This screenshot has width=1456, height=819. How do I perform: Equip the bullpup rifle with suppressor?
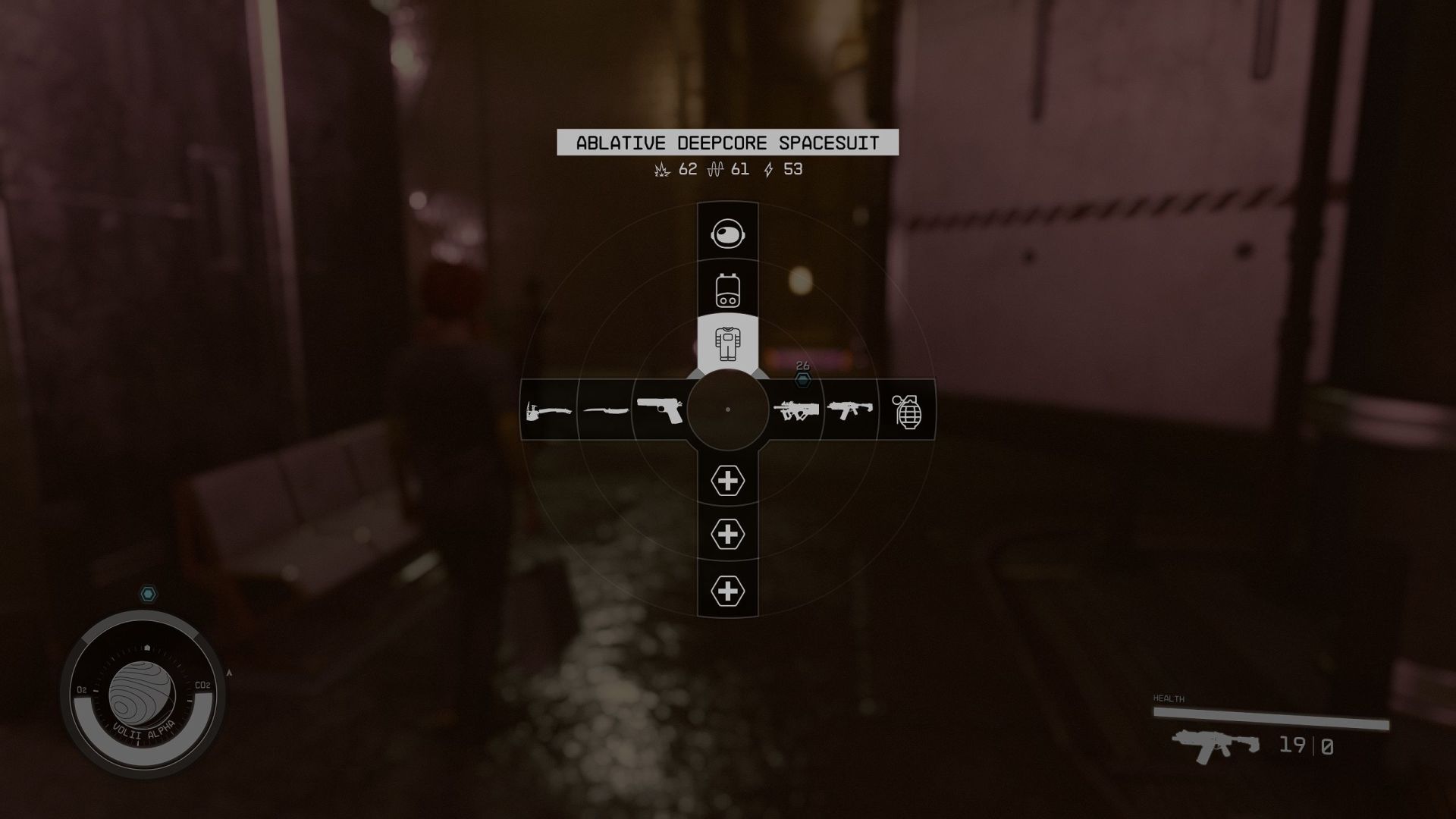click(796, 410)
